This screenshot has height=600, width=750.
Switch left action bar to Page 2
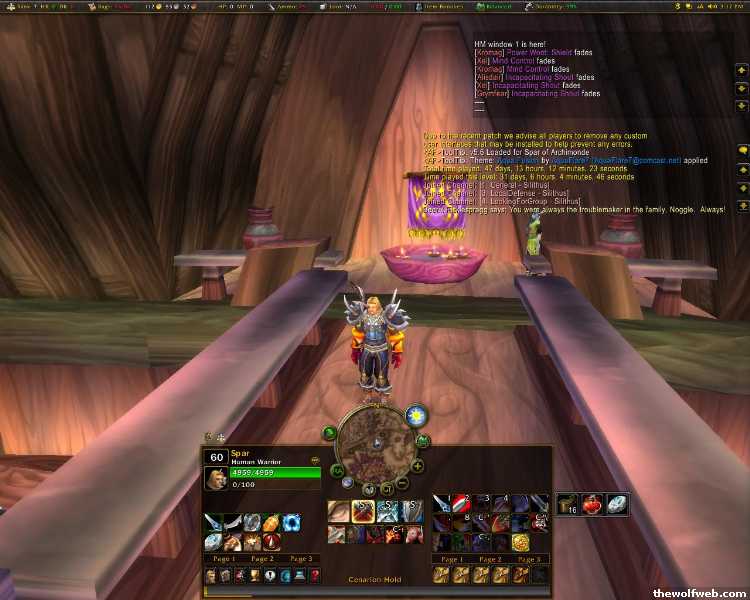click(262, 559)
